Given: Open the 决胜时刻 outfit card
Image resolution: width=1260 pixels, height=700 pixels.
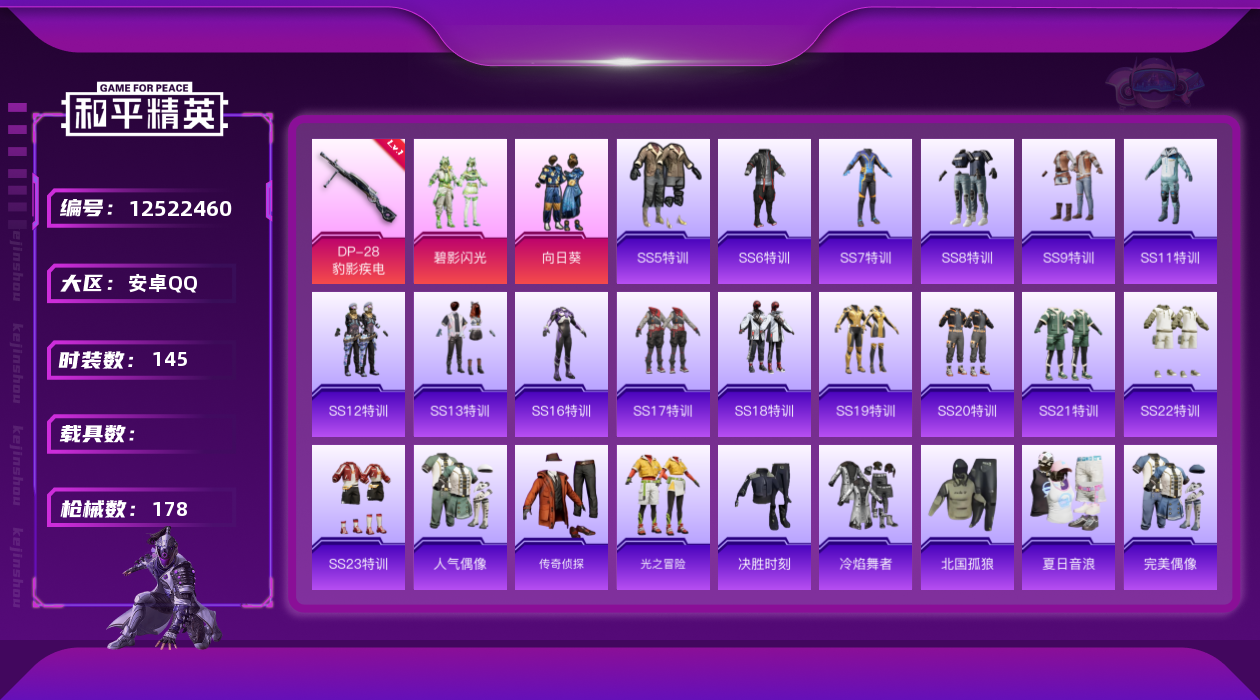Looking at the screenshot, I should pyautogui.click(x=764, y=517).
